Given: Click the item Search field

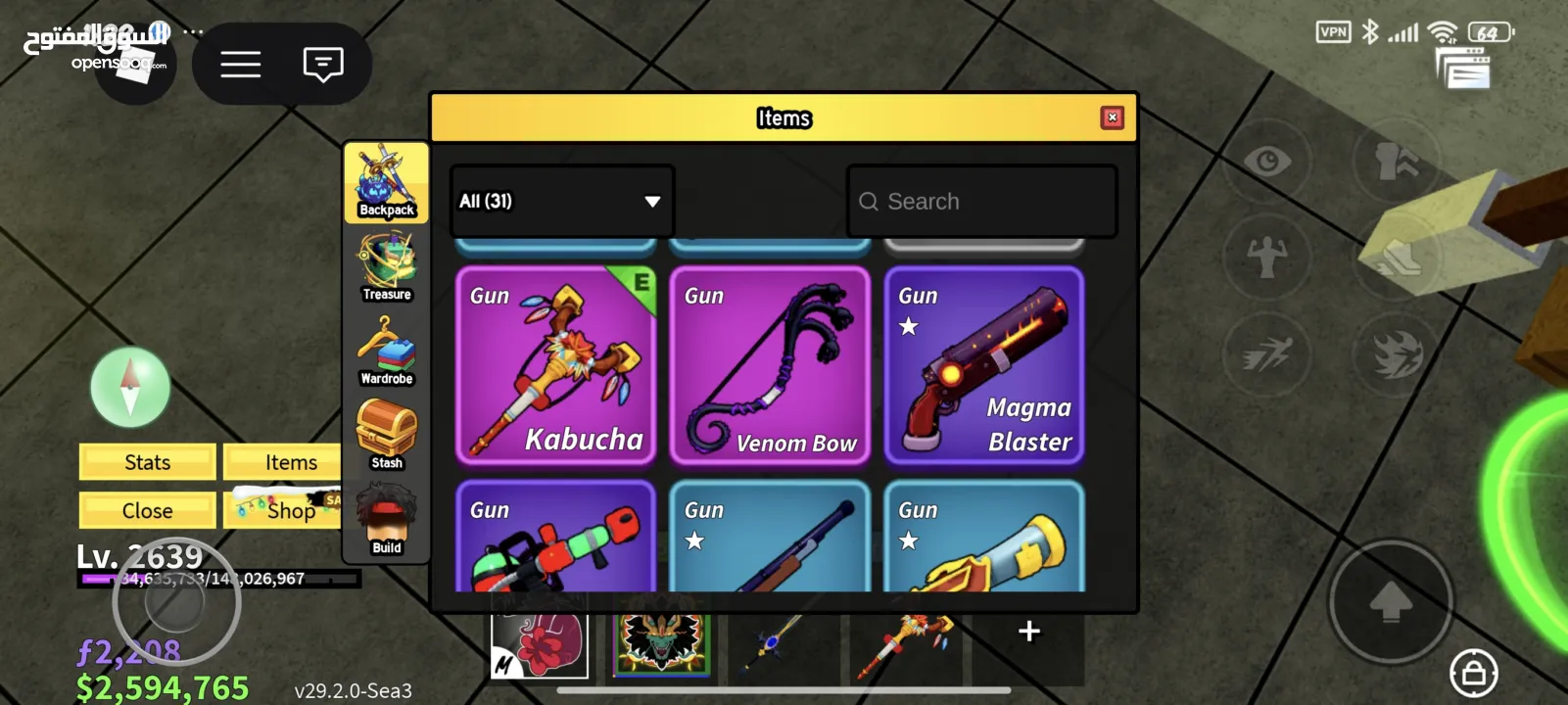Looking at the screenshot, I should pos(981,201).
